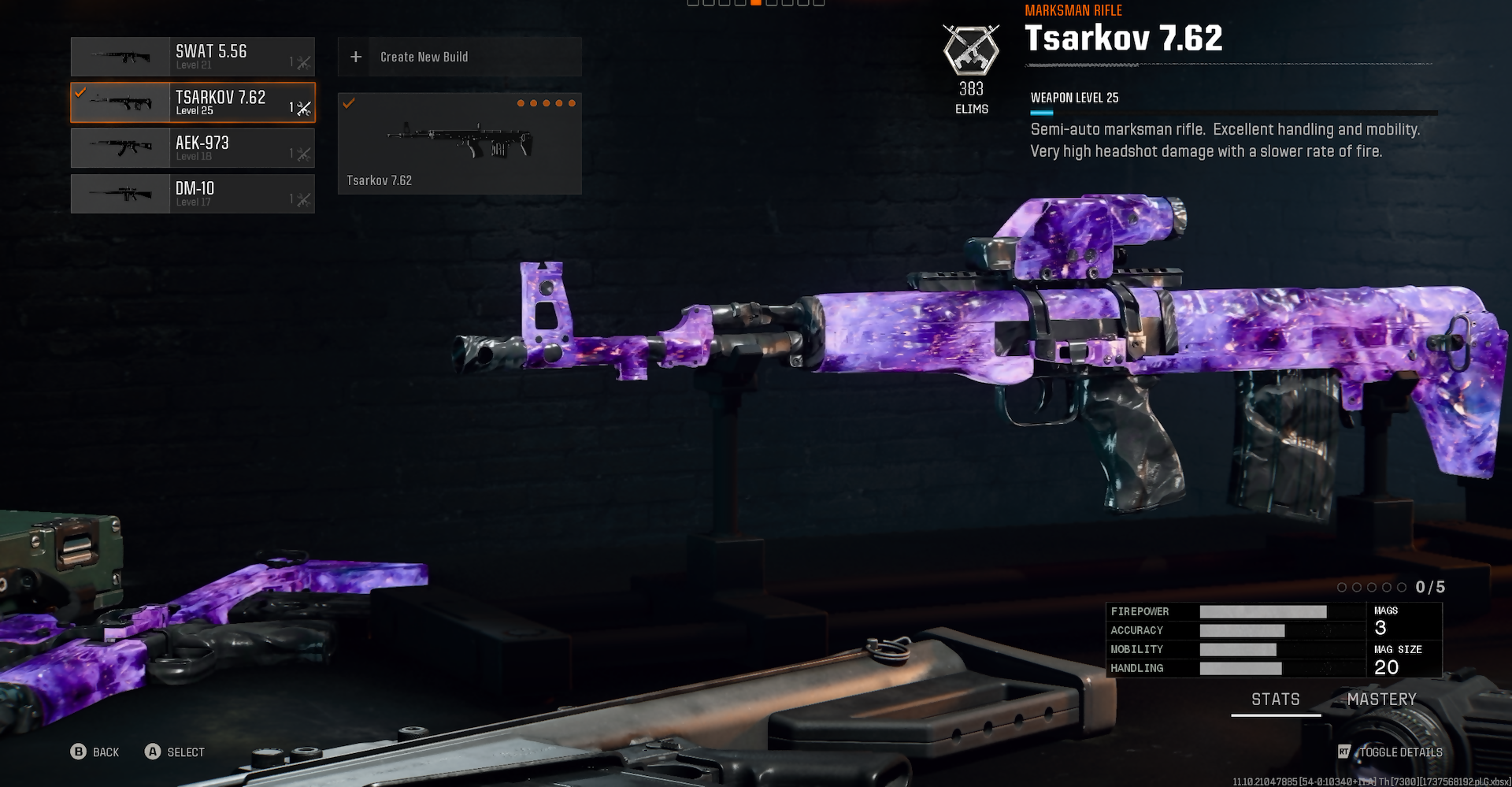Switch to the Mastery tab

1381,700
